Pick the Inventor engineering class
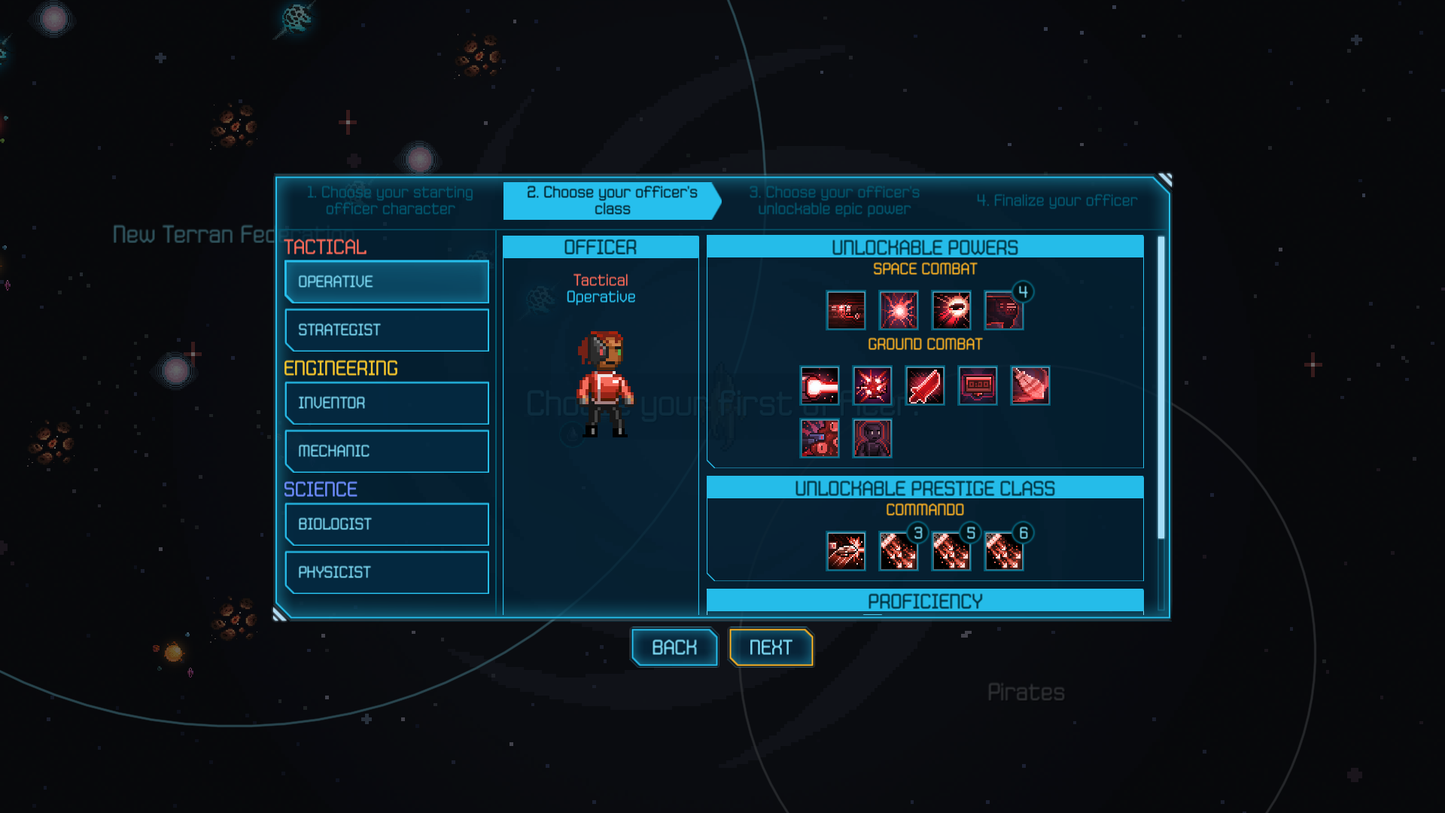 pos(387,403)
